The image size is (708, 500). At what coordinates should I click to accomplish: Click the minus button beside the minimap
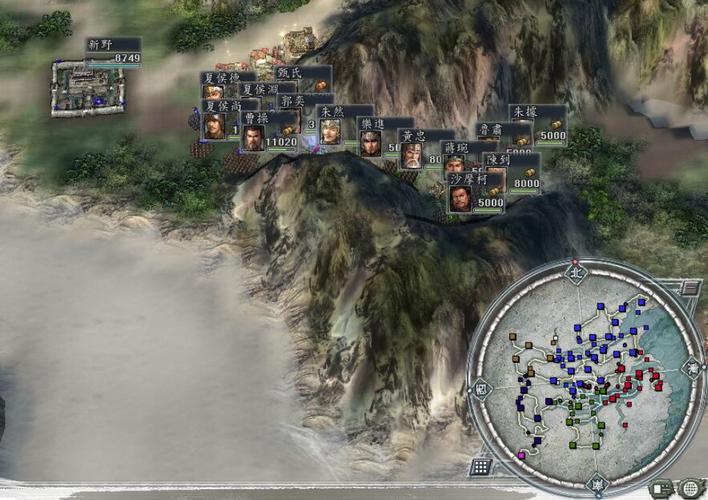(x=690, y=288)
